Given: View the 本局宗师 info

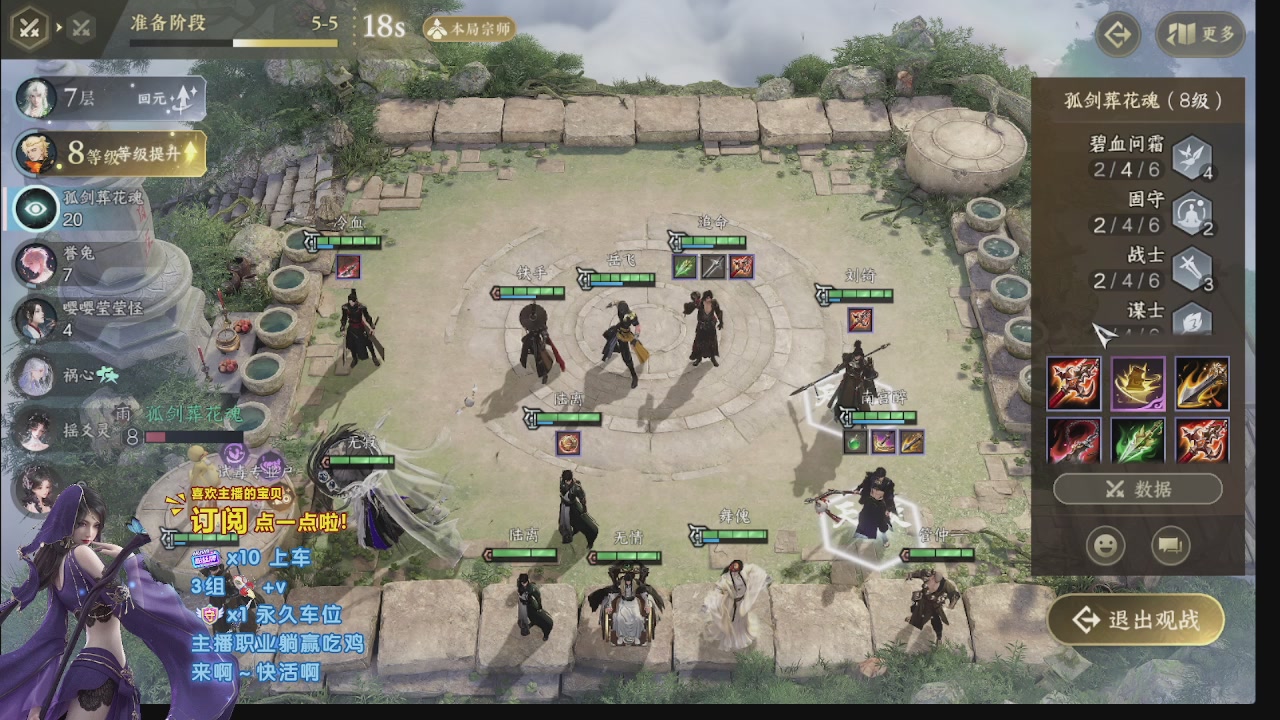Looking at the screenshot, I should 470,29.
